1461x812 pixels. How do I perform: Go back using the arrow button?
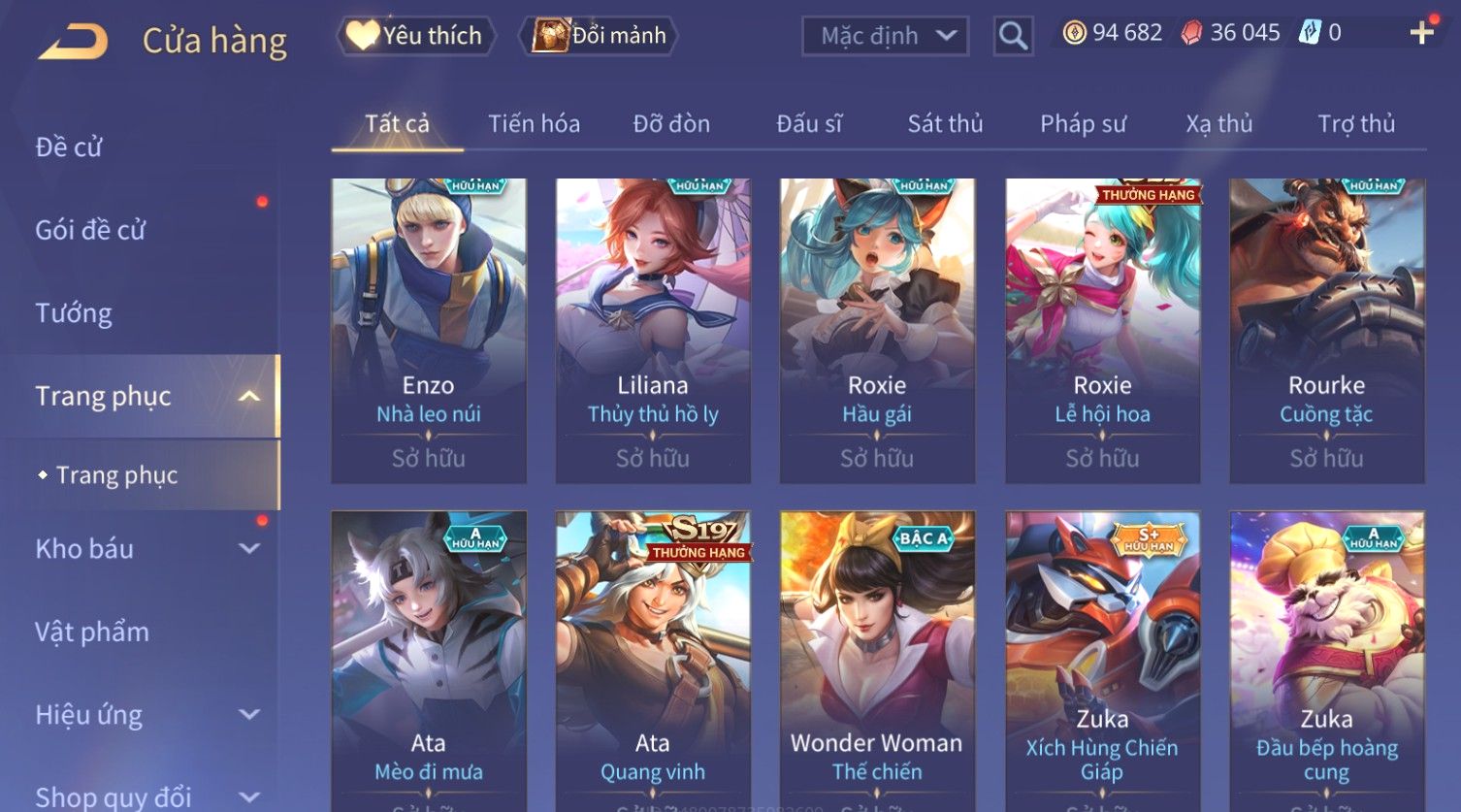[73, 42]
